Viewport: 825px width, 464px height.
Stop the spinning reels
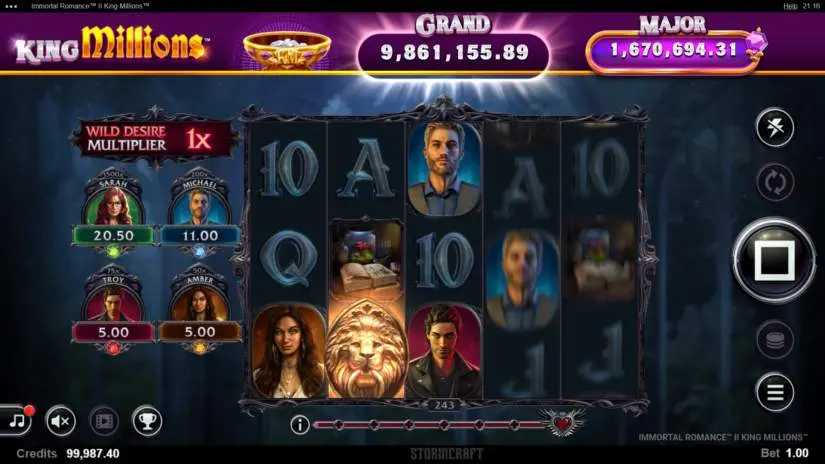(774, 261)
